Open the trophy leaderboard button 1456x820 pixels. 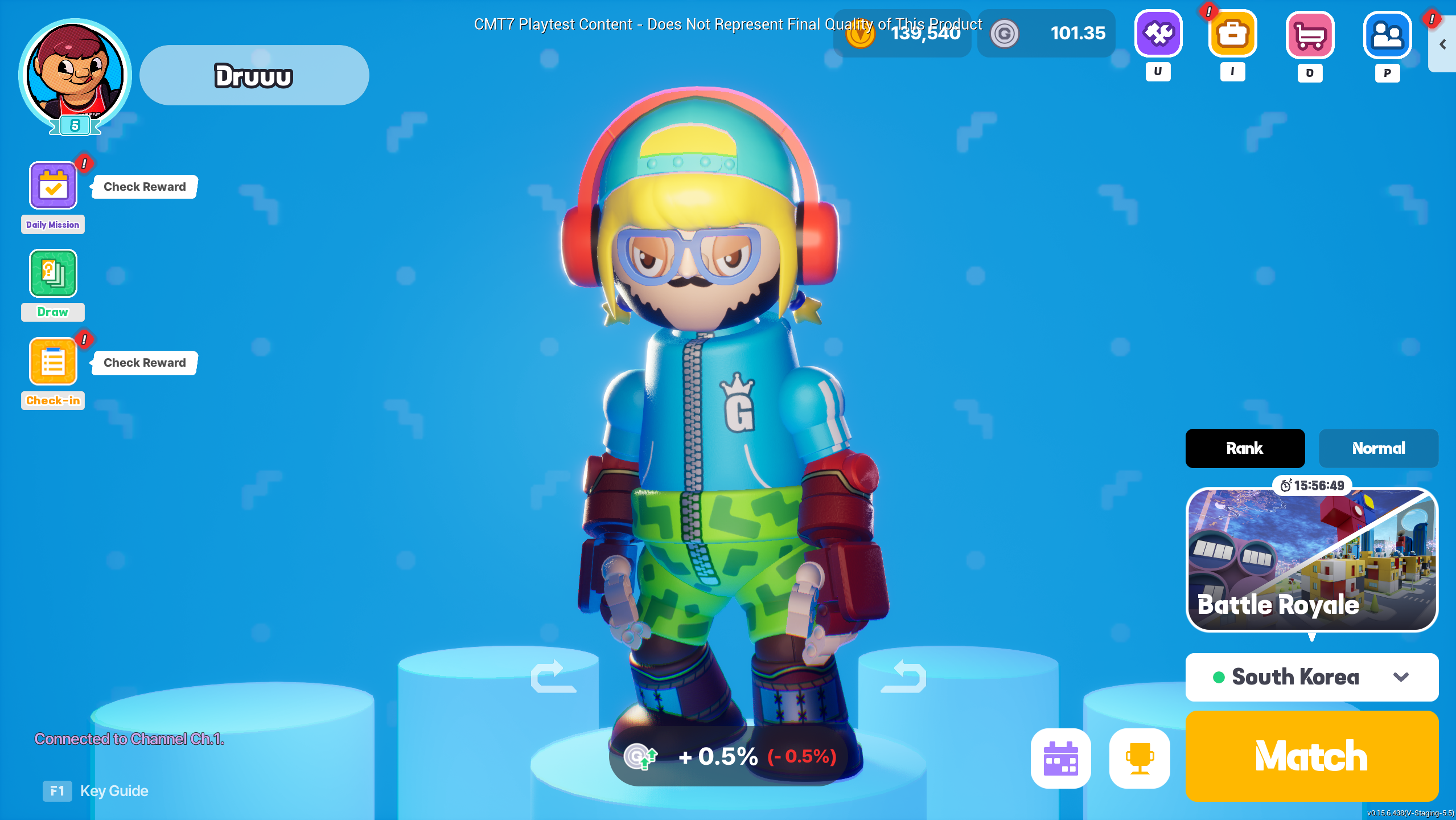click(x=1140, y=758)
